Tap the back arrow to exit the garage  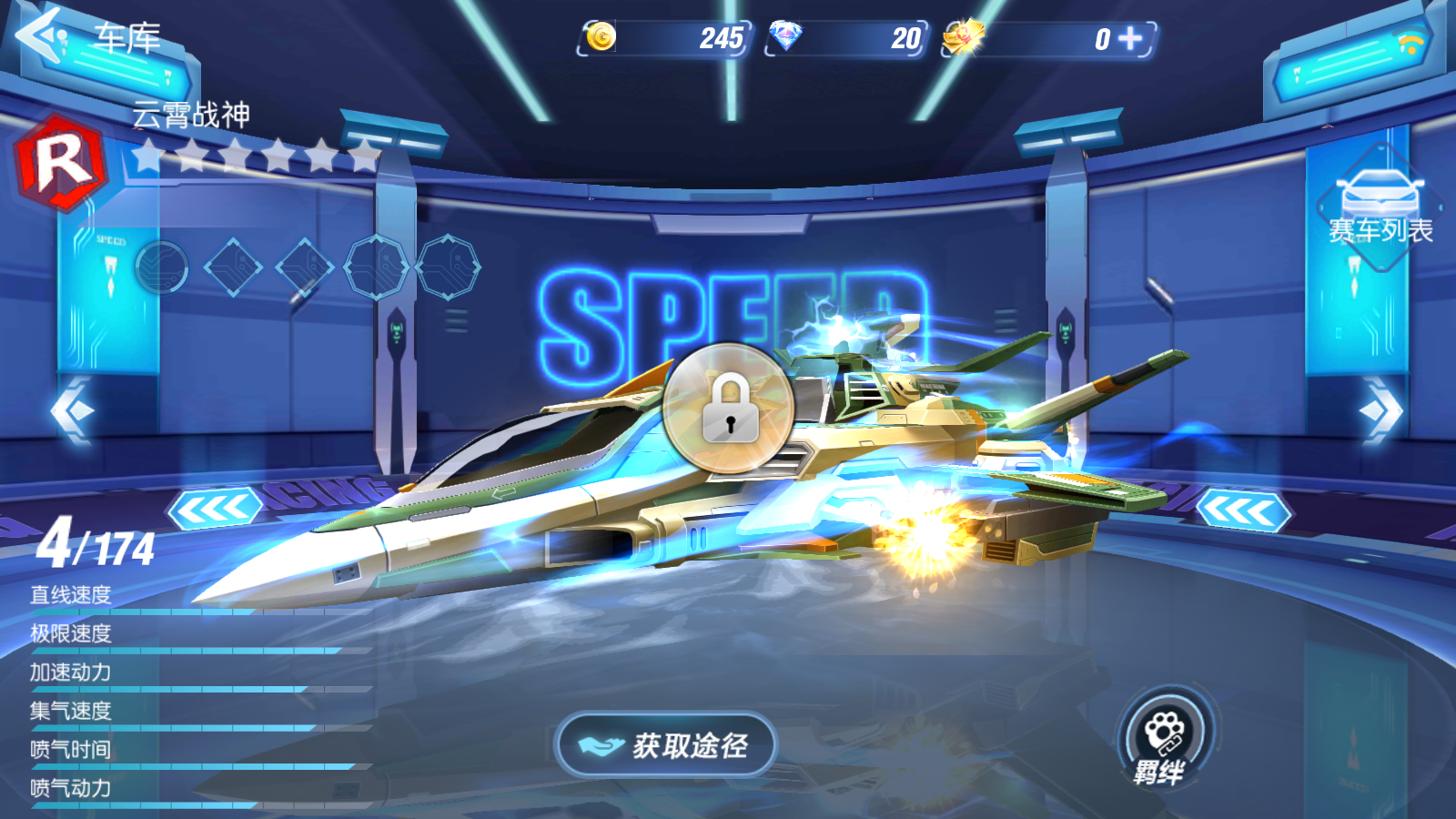click(36, 36)
